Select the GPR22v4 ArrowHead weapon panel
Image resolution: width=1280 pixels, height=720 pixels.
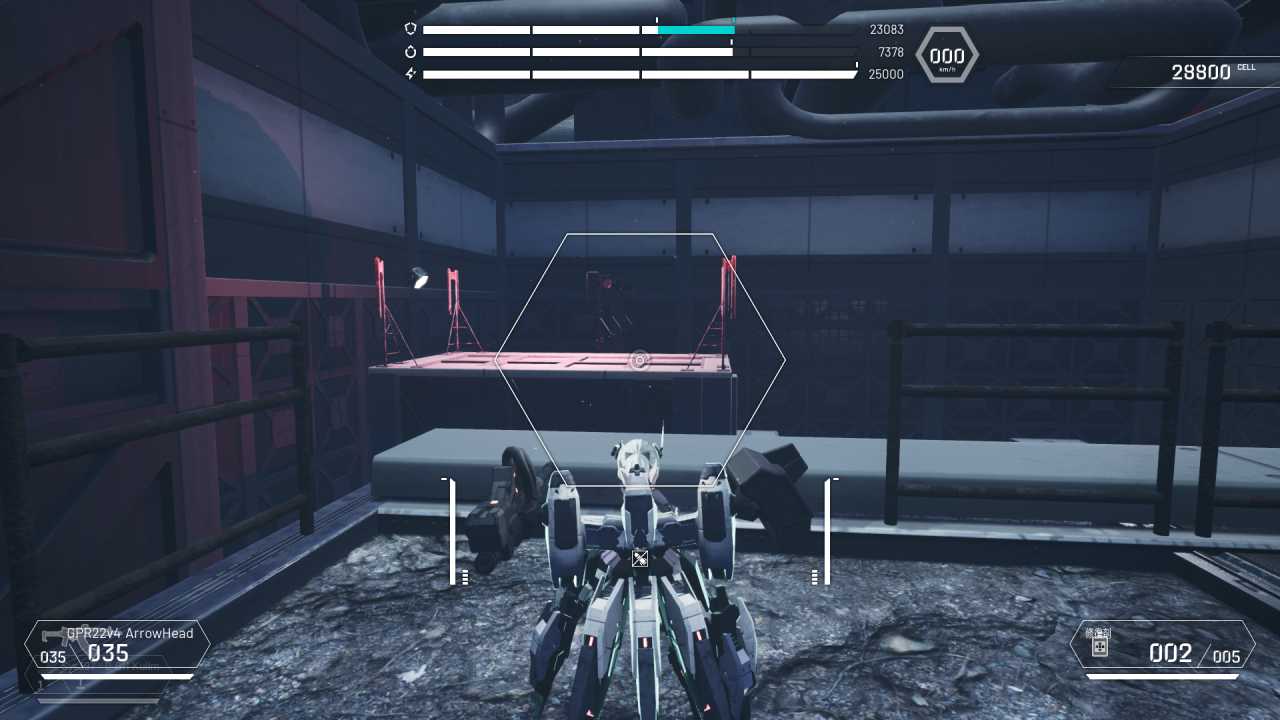[x=118, y=645]
